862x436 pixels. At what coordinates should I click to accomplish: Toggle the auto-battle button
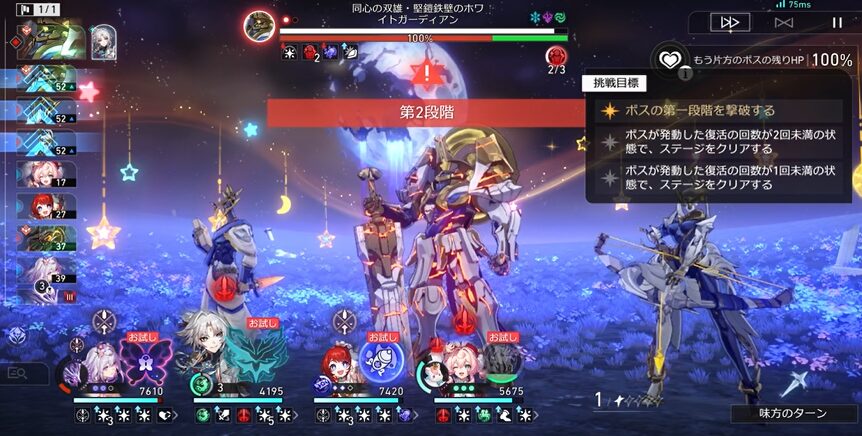point(785,22)
